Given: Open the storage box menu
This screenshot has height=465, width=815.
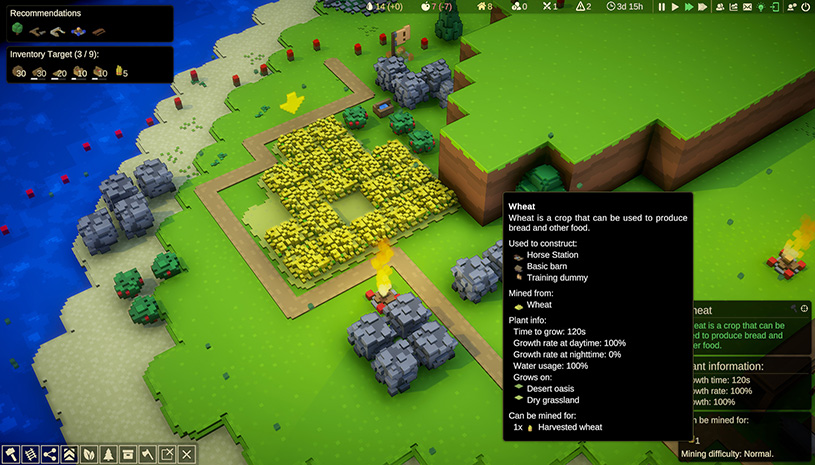Looking at the screenshot, I should tap(128, 454).
